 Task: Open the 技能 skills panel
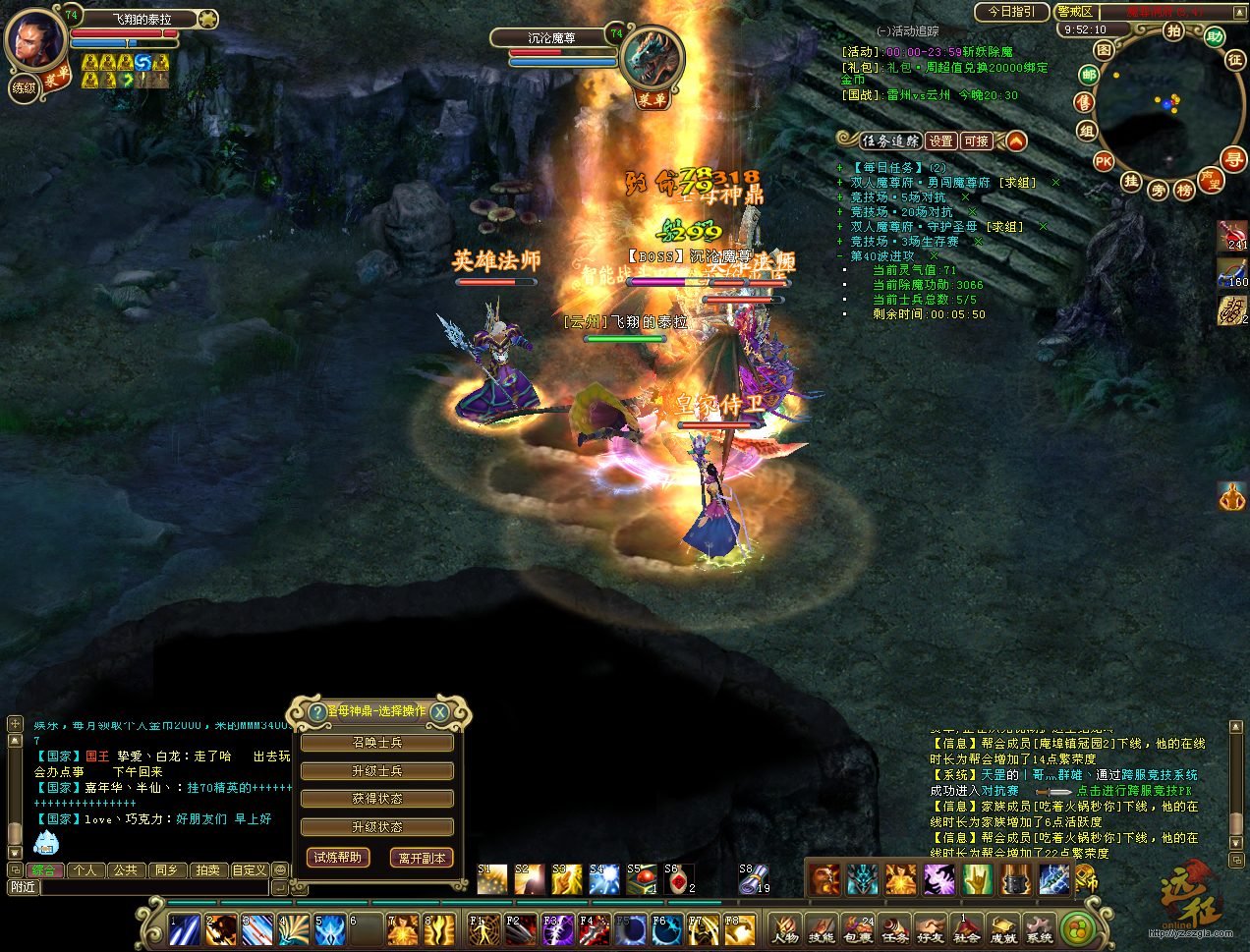(821, 928)
